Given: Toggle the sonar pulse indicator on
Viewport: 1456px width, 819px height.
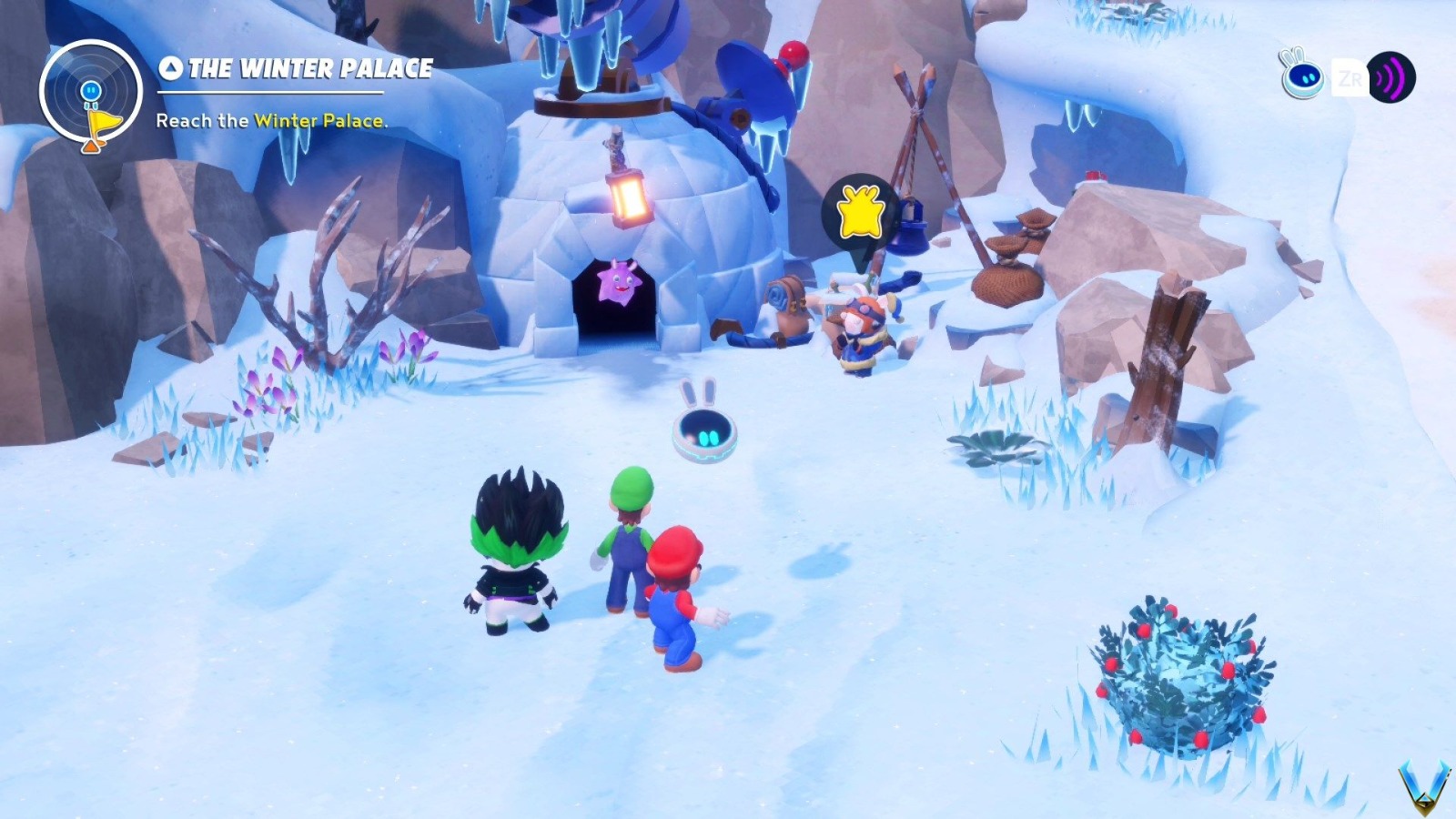Looking at the screenshot, I should point(1390,77).
